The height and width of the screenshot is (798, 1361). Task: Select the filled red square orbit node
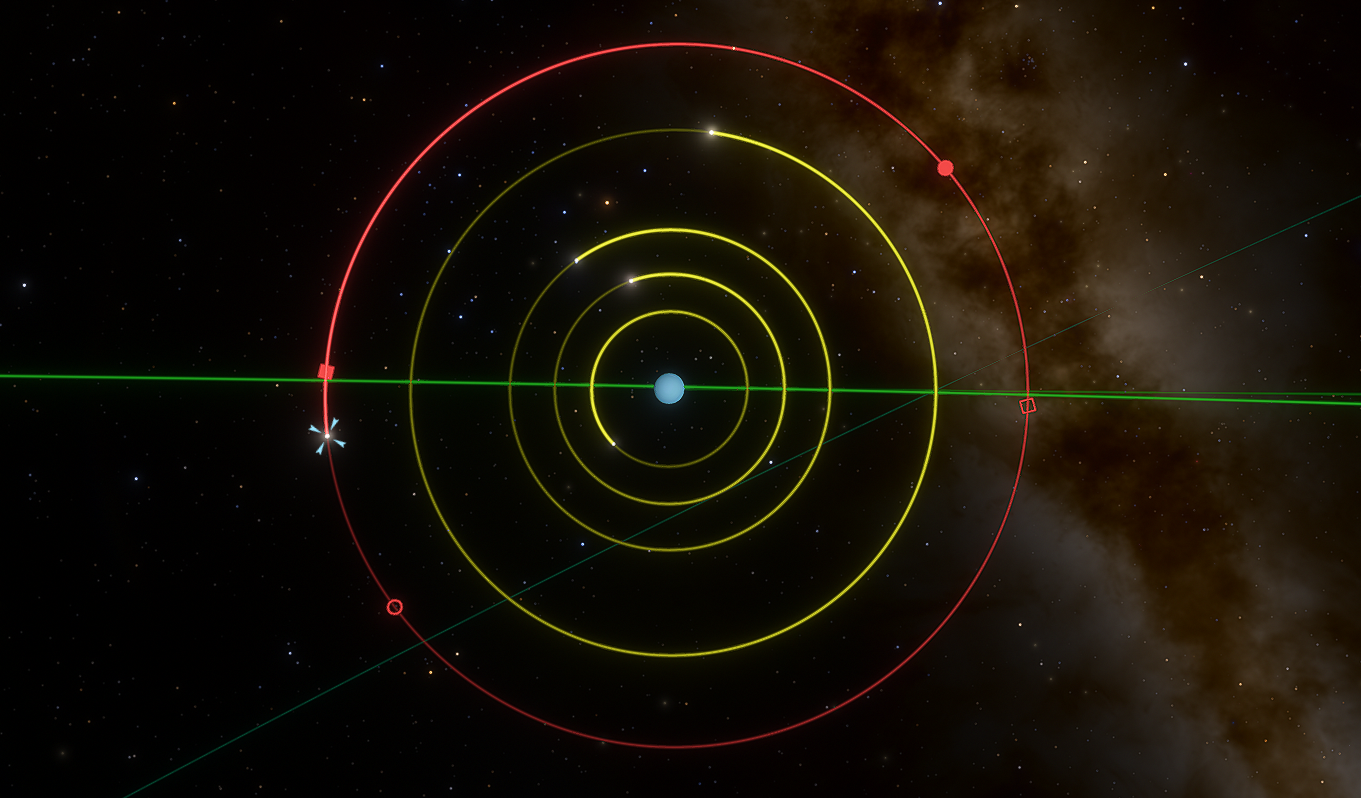coord(326,372)
